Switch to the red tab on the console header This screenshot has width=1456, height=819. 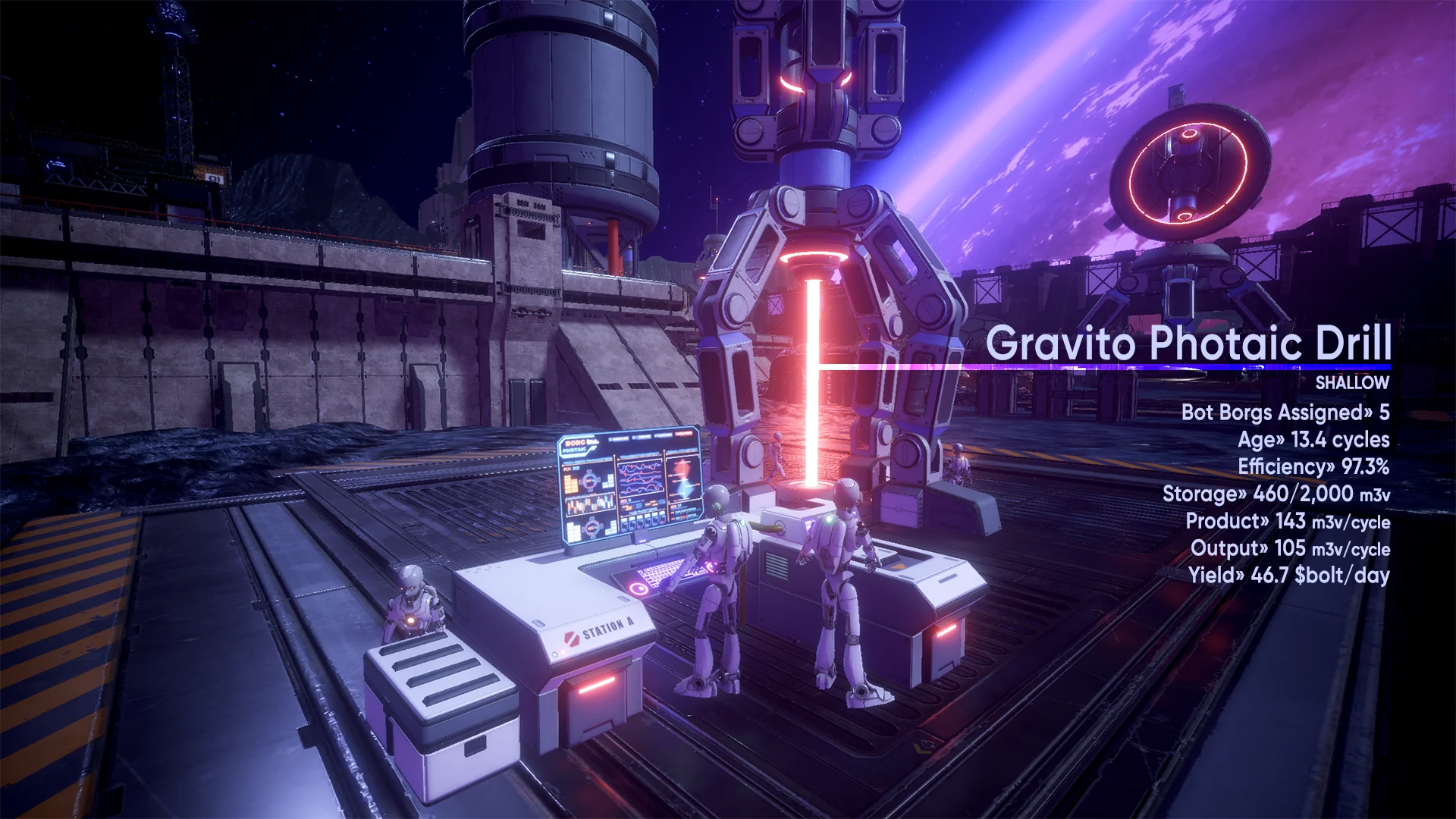coord(682,433)
